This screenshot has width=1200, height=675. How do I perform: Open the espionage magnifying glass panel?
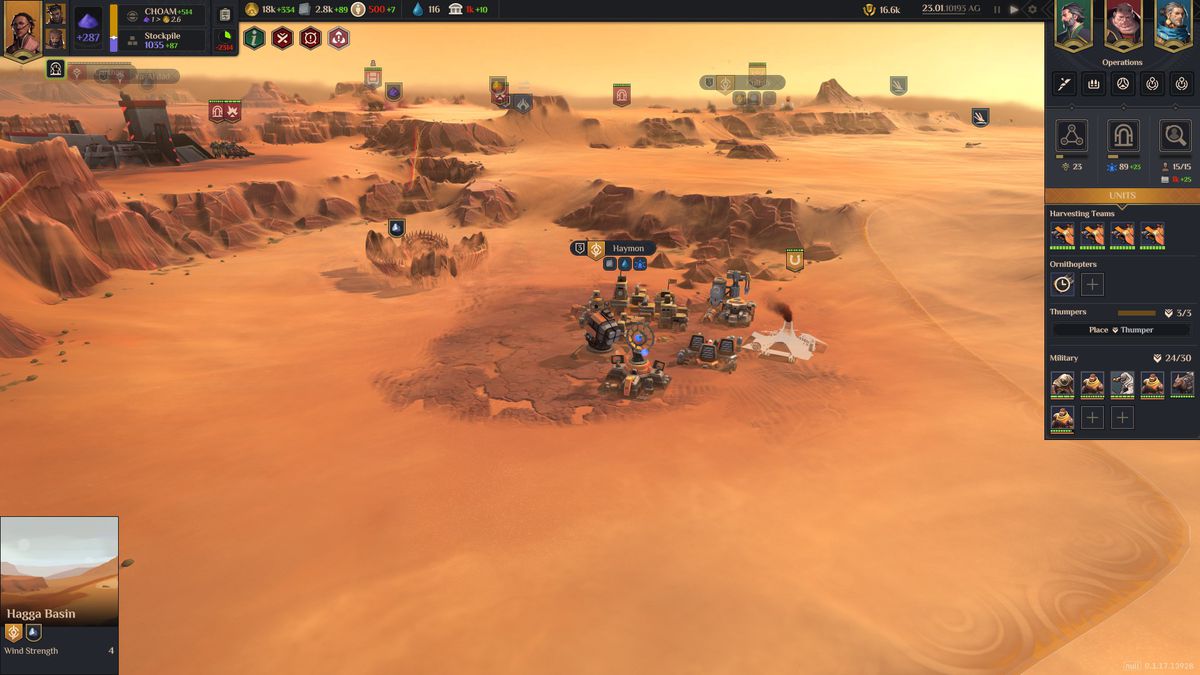(1174, 136)
